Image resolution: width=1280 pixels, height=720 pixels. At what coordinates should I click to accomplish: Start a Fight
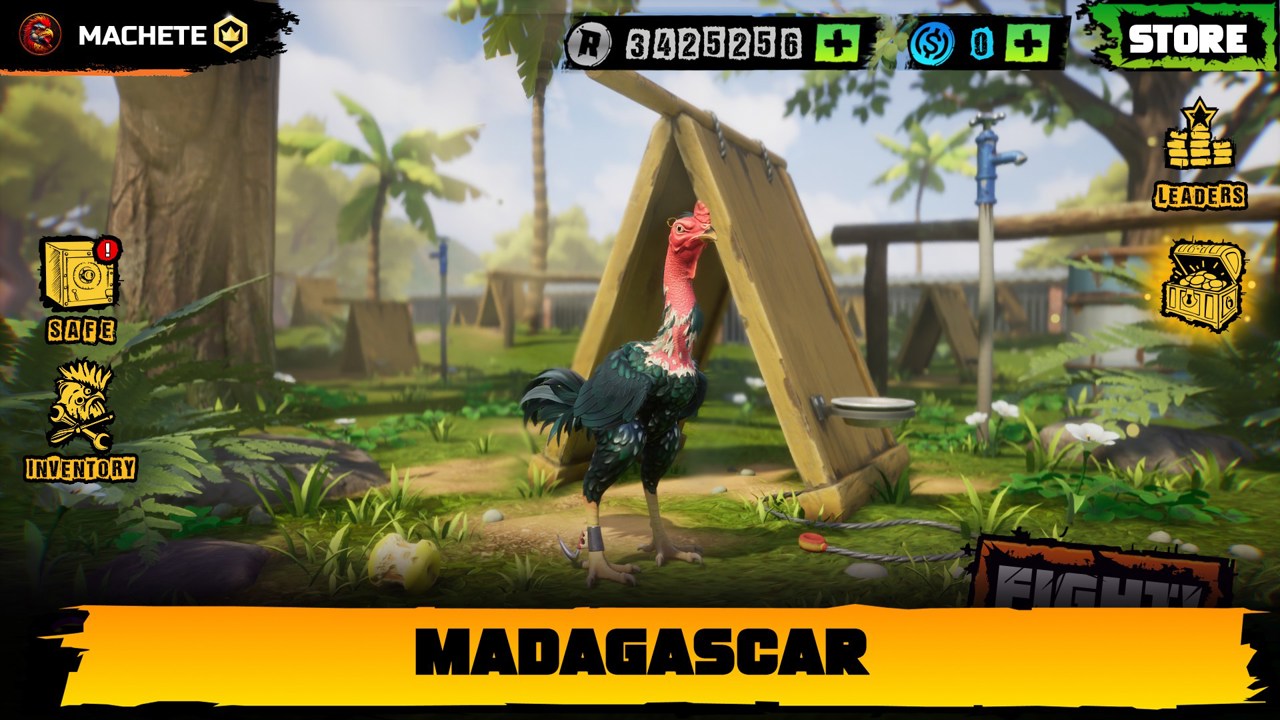click(x=1100, y=578)
